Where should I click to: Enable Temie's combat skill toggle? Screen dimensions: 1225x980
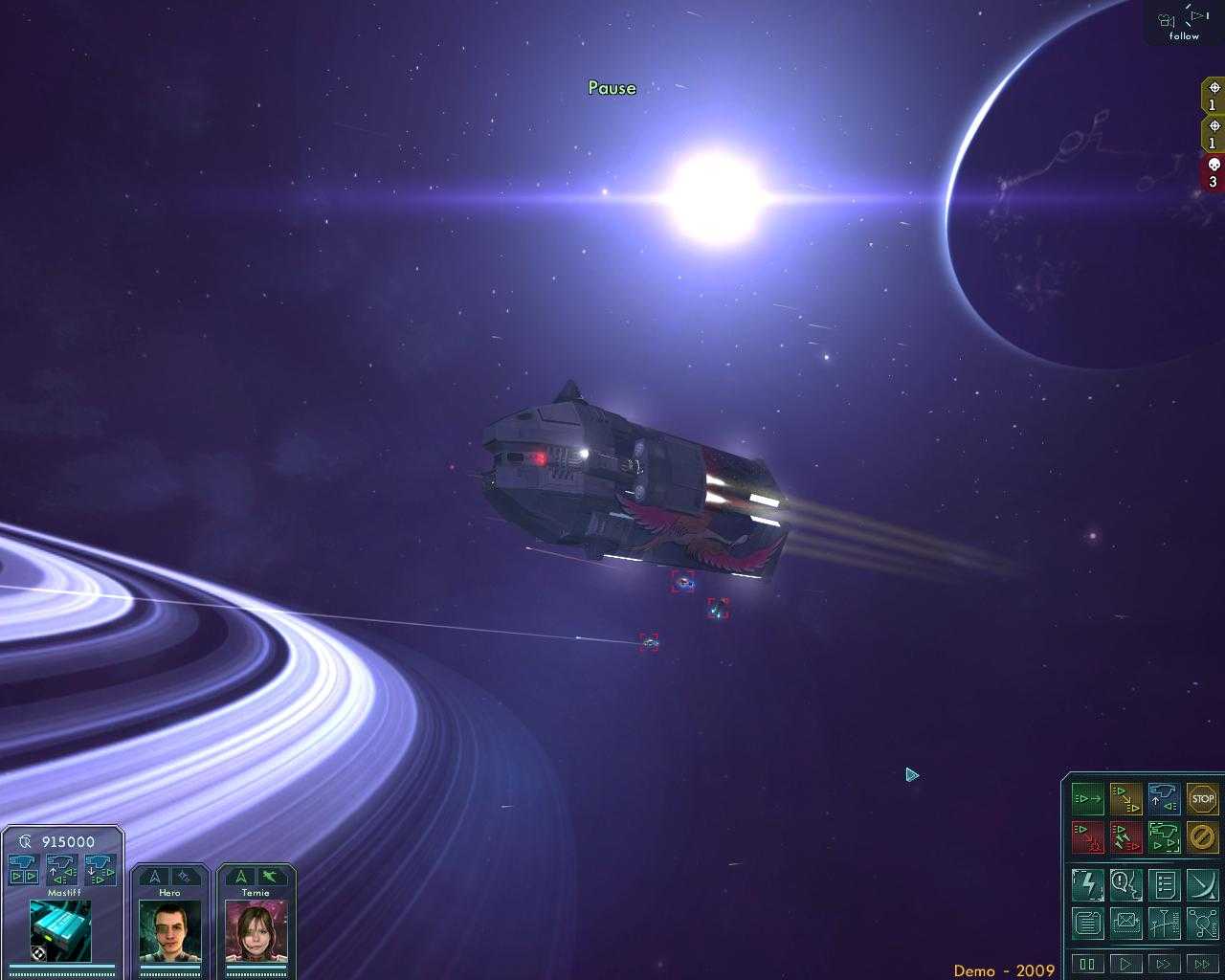click(269, 876)
